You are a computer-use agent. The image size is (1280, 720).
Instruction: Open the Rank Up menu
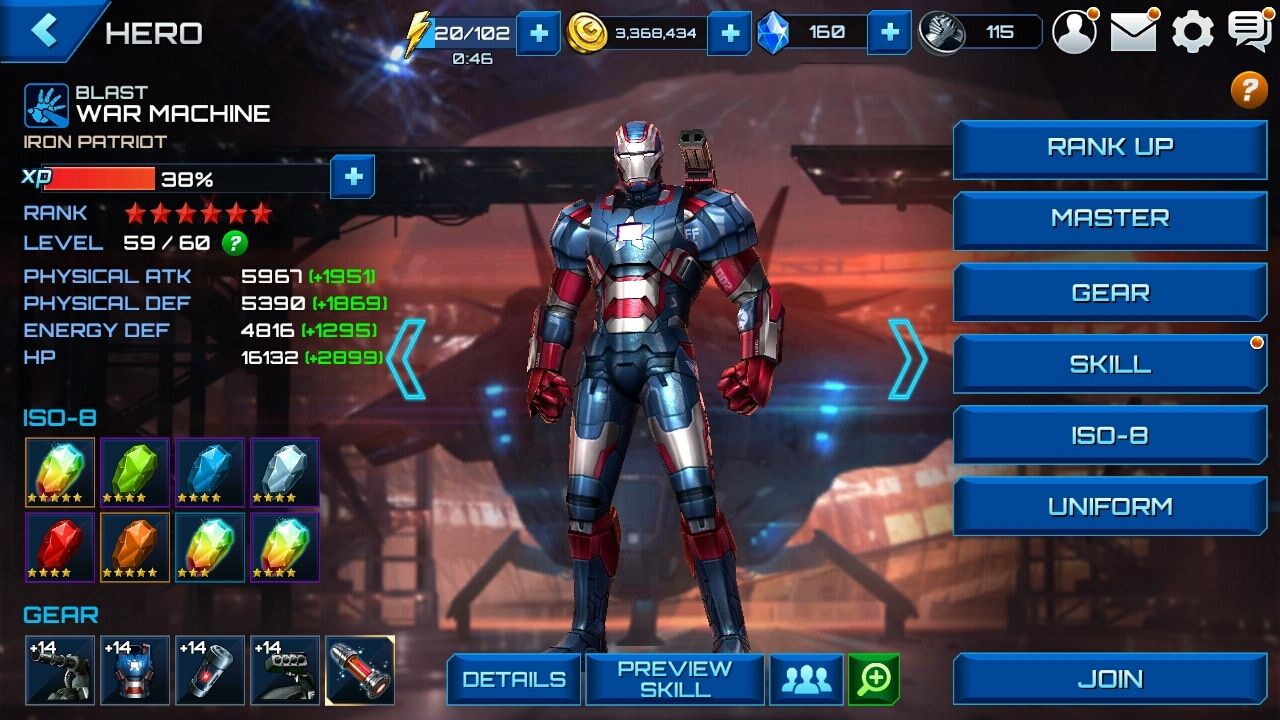(x=1110, y=148)
